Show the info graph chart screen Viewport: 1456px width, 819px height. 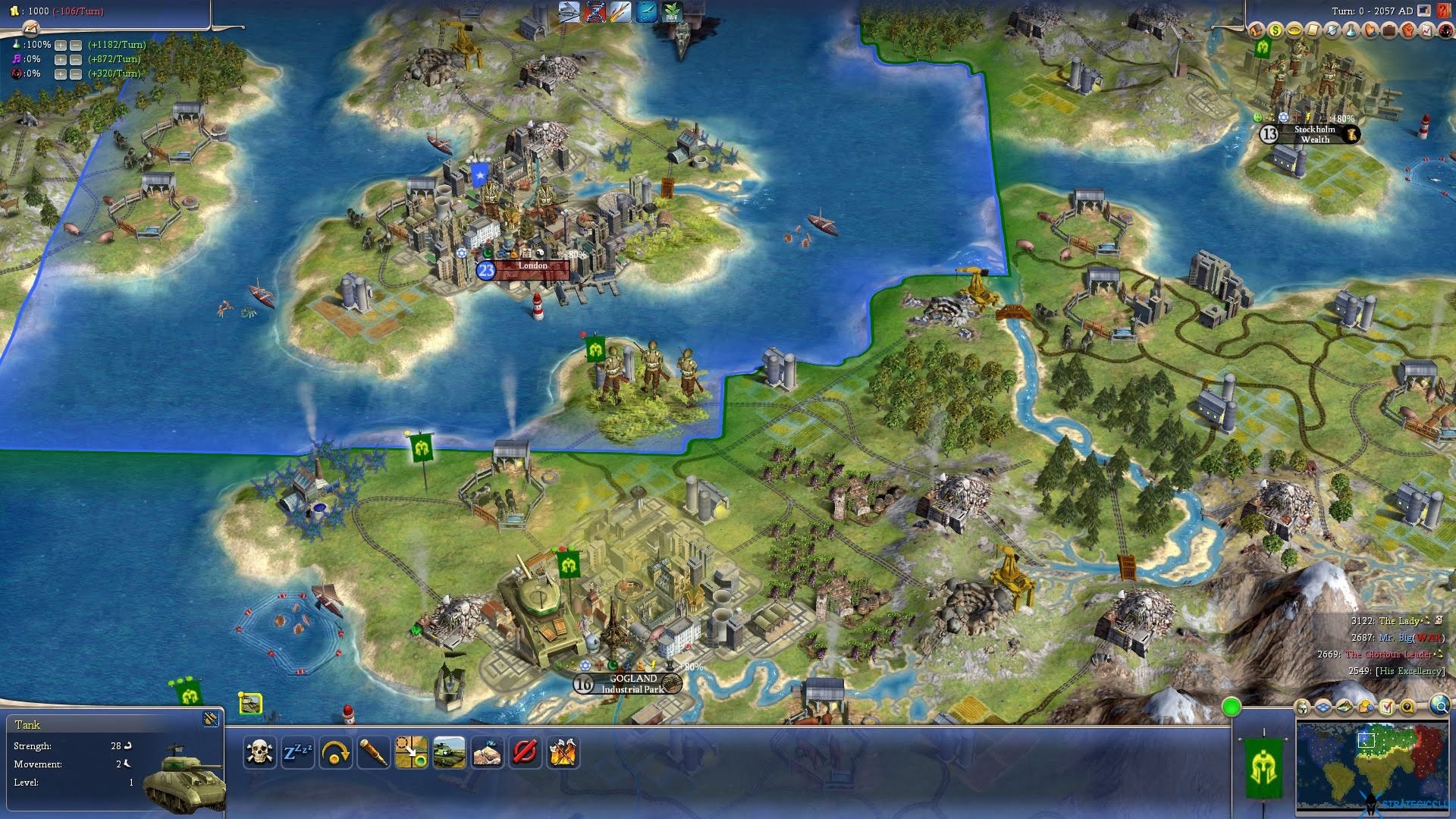1427,30
